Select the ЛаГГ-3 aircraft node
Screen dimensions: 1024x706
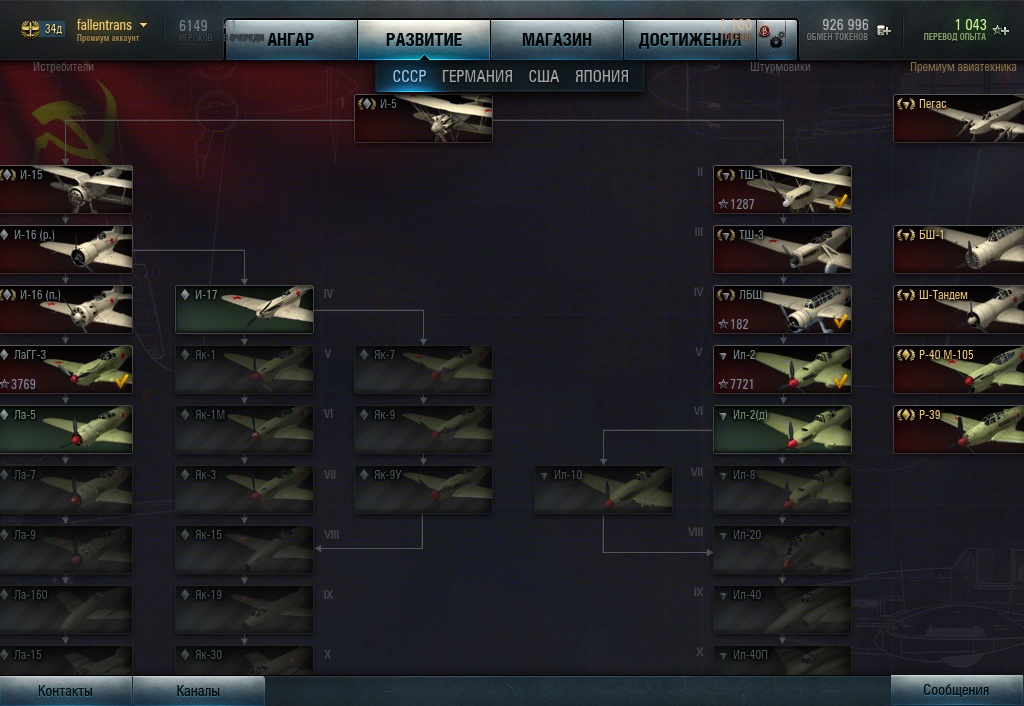[x=66, y=369]
